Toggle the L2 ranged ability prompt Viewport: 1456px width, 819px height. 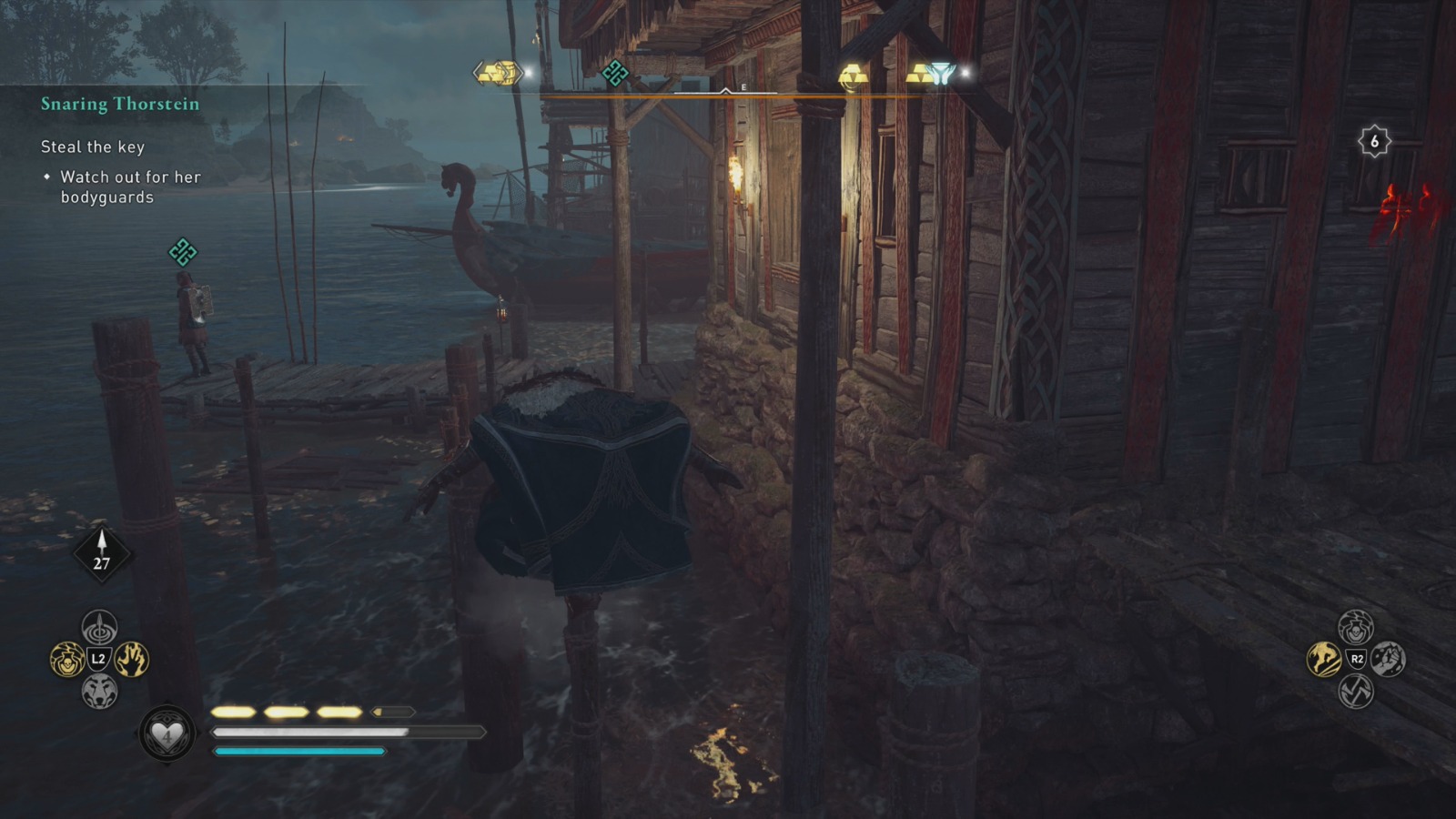pyautogui.click(x=97, y=657)
